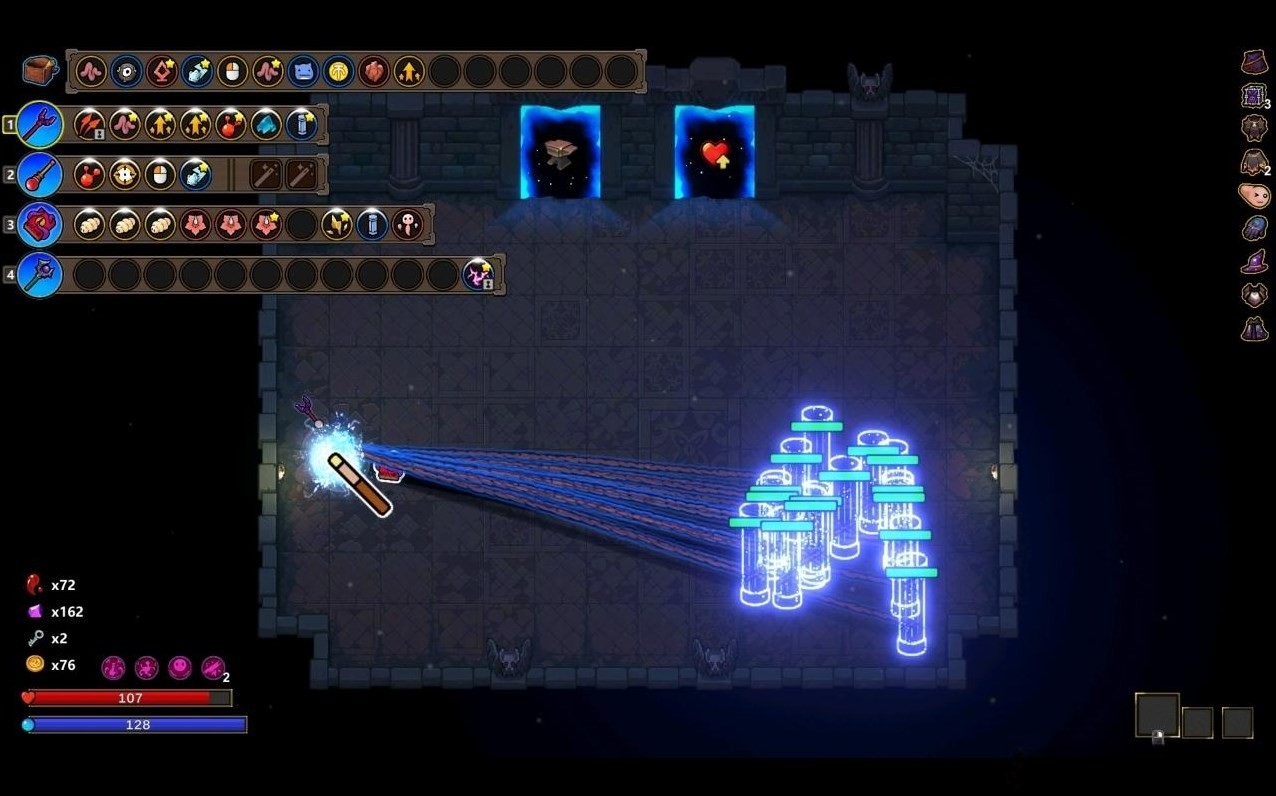Select the blue cat face spell in inventory
The height and width of the screenshot is (796, 1276).
pyautogui.click(x=302, y=71)
